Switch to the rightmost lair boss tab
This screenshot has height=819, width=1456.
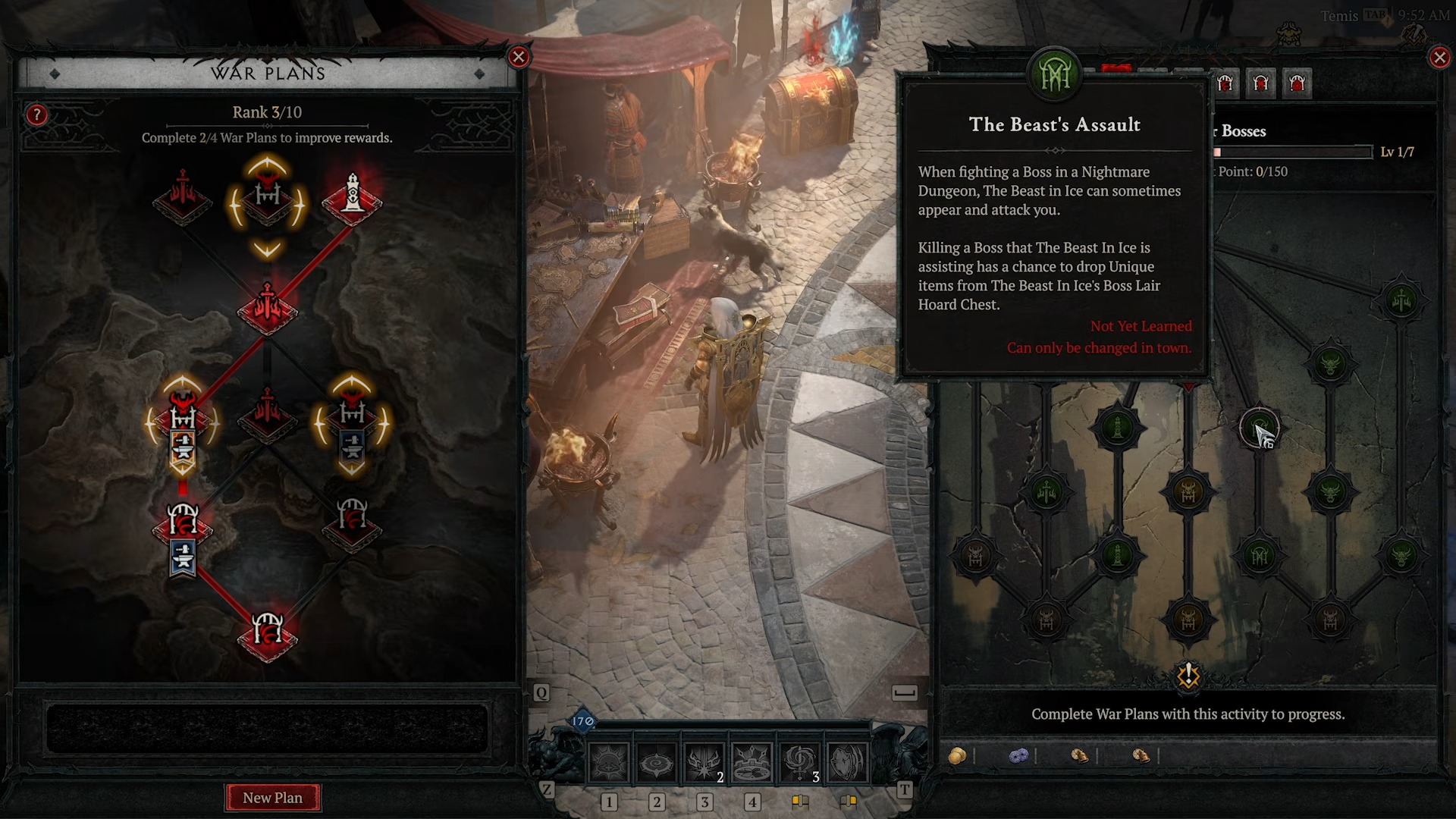(x=1298, y=83)
